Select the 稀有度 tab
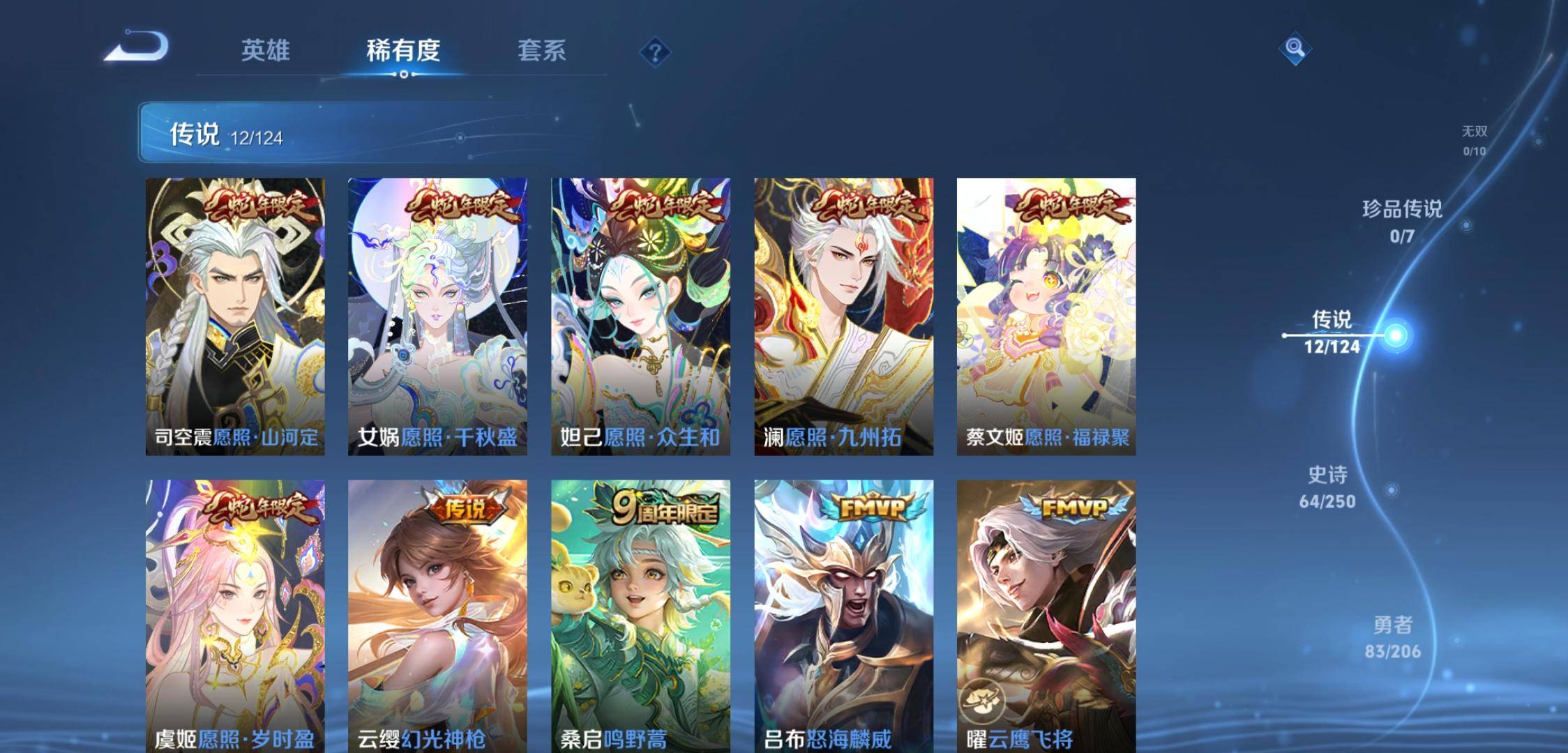The image size is (1568, 753). click(403, 51)
